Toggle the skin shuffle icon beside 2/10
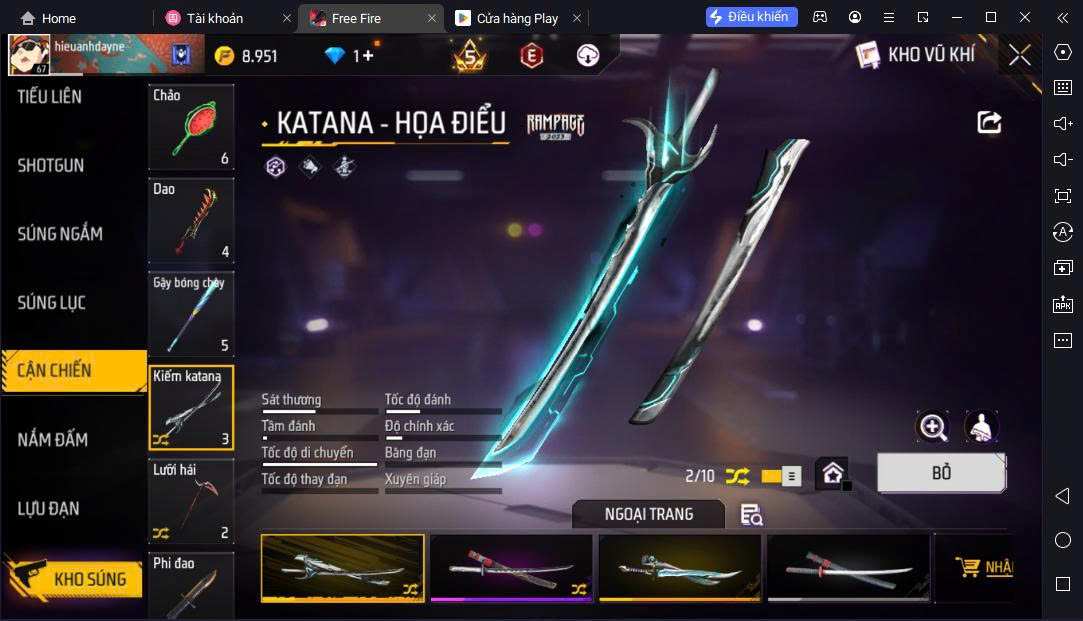The height and width of the screenshot is (621, 1083). tap(737, 476)
